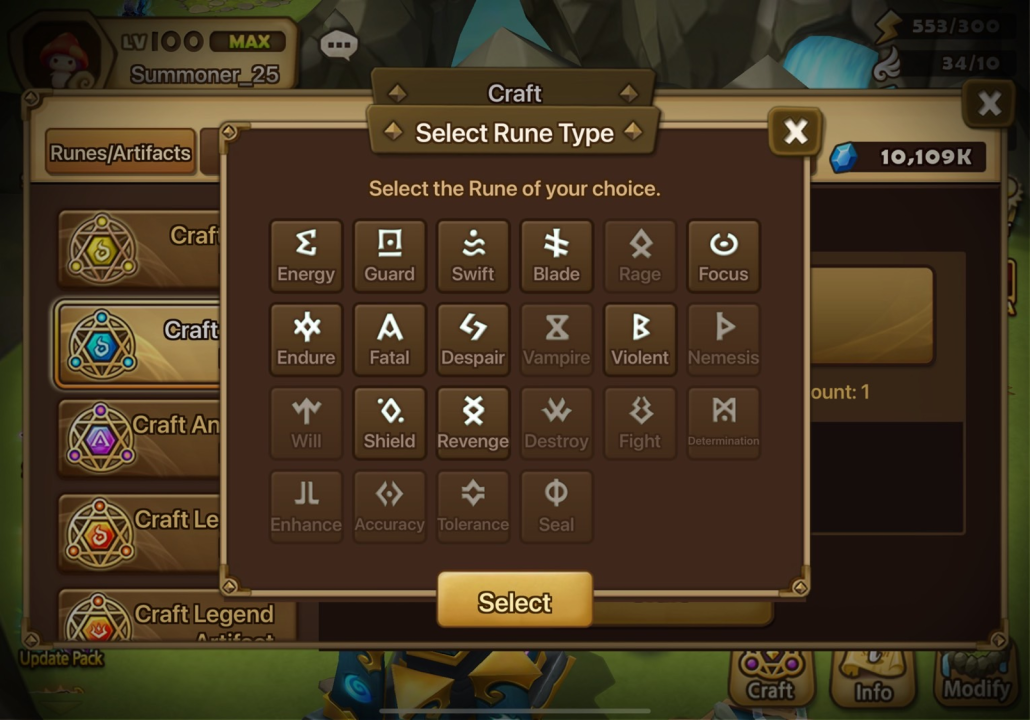
Task: Pick the Swift rune
Action: click(x=473, y=256)
